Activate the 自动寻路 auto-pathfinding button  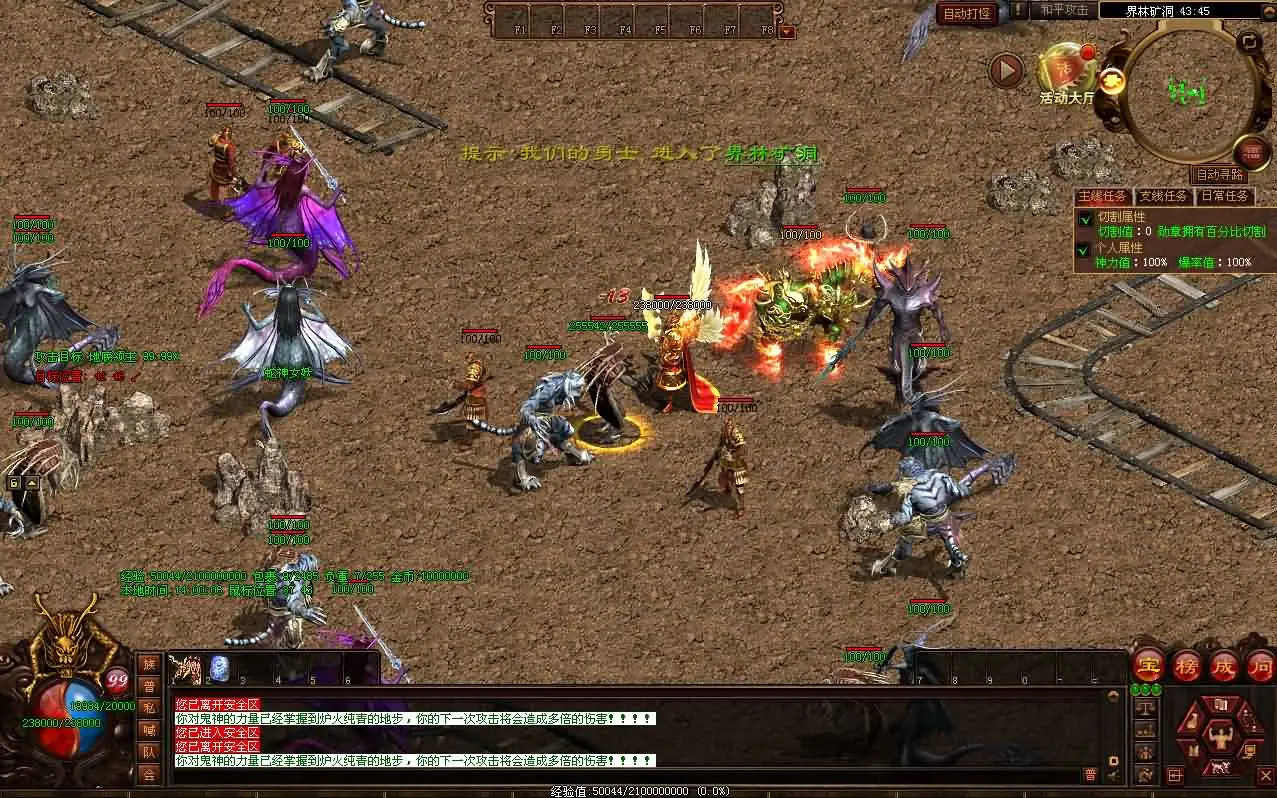pyautogui.click(x=1220, y=175)
